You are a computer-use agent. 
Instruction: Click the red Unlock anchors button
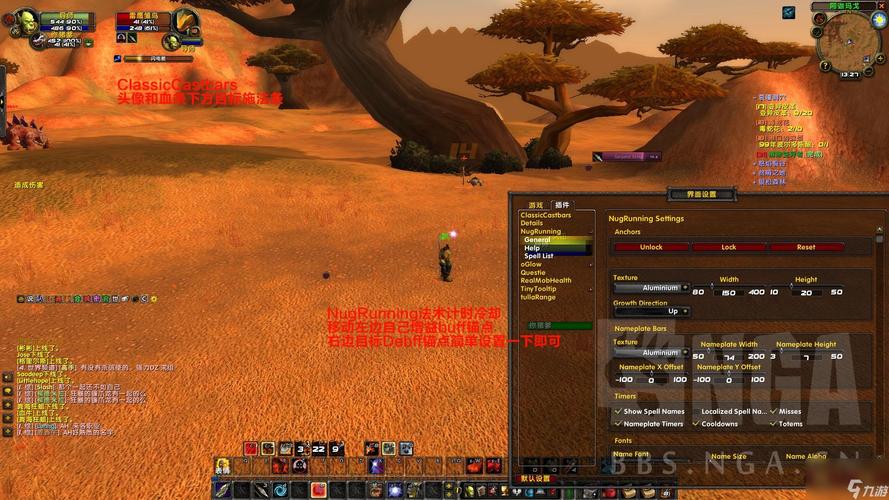[651, 247]
